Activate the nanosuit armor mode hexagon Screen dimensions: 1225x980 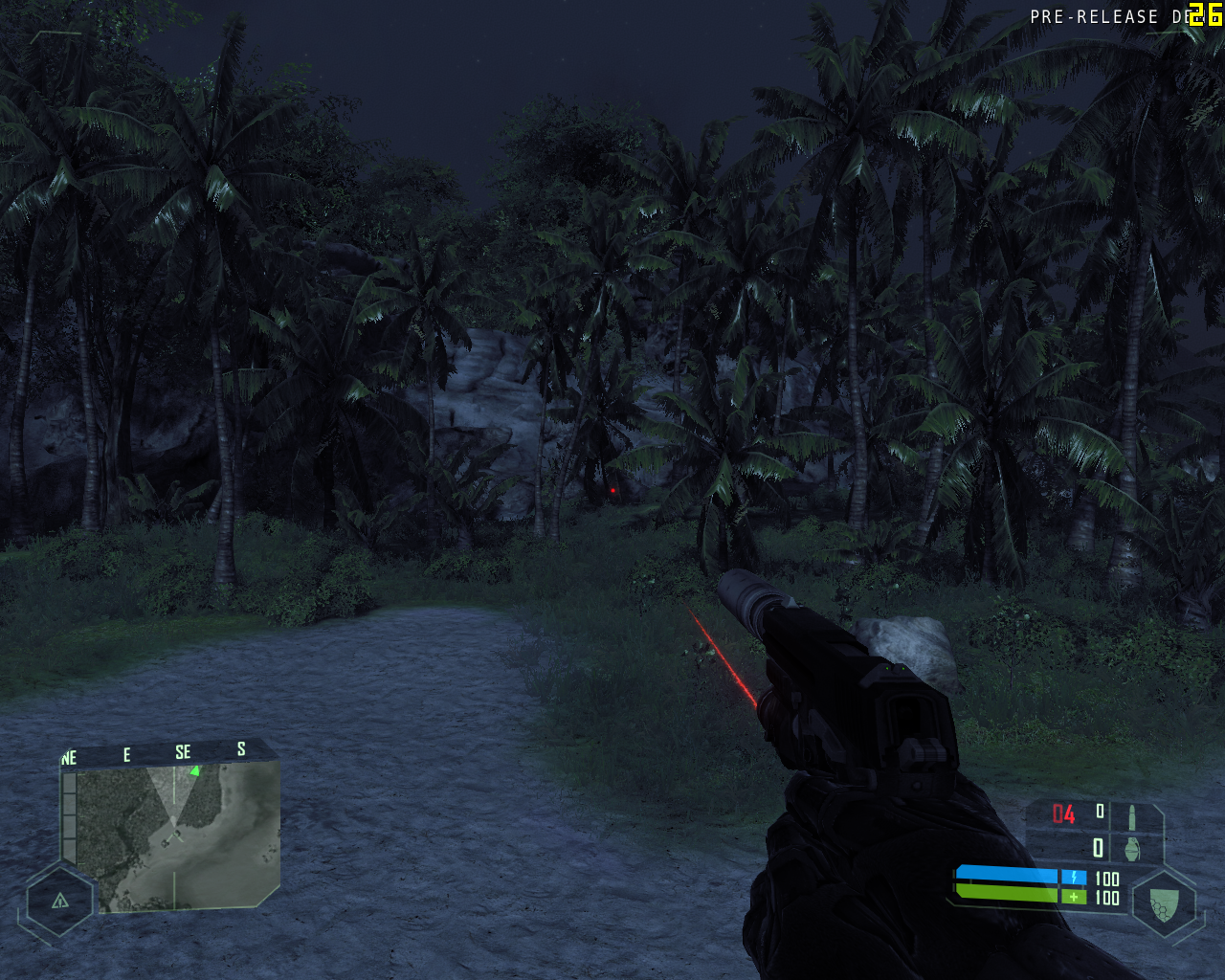tap(1163, 902)
